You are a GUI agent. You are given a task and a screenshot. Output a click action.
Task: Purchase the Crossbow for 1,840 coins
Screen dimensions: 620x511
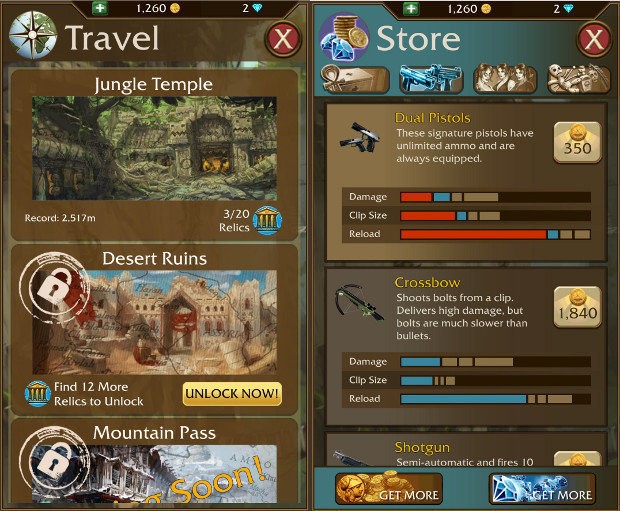point(578,307)
